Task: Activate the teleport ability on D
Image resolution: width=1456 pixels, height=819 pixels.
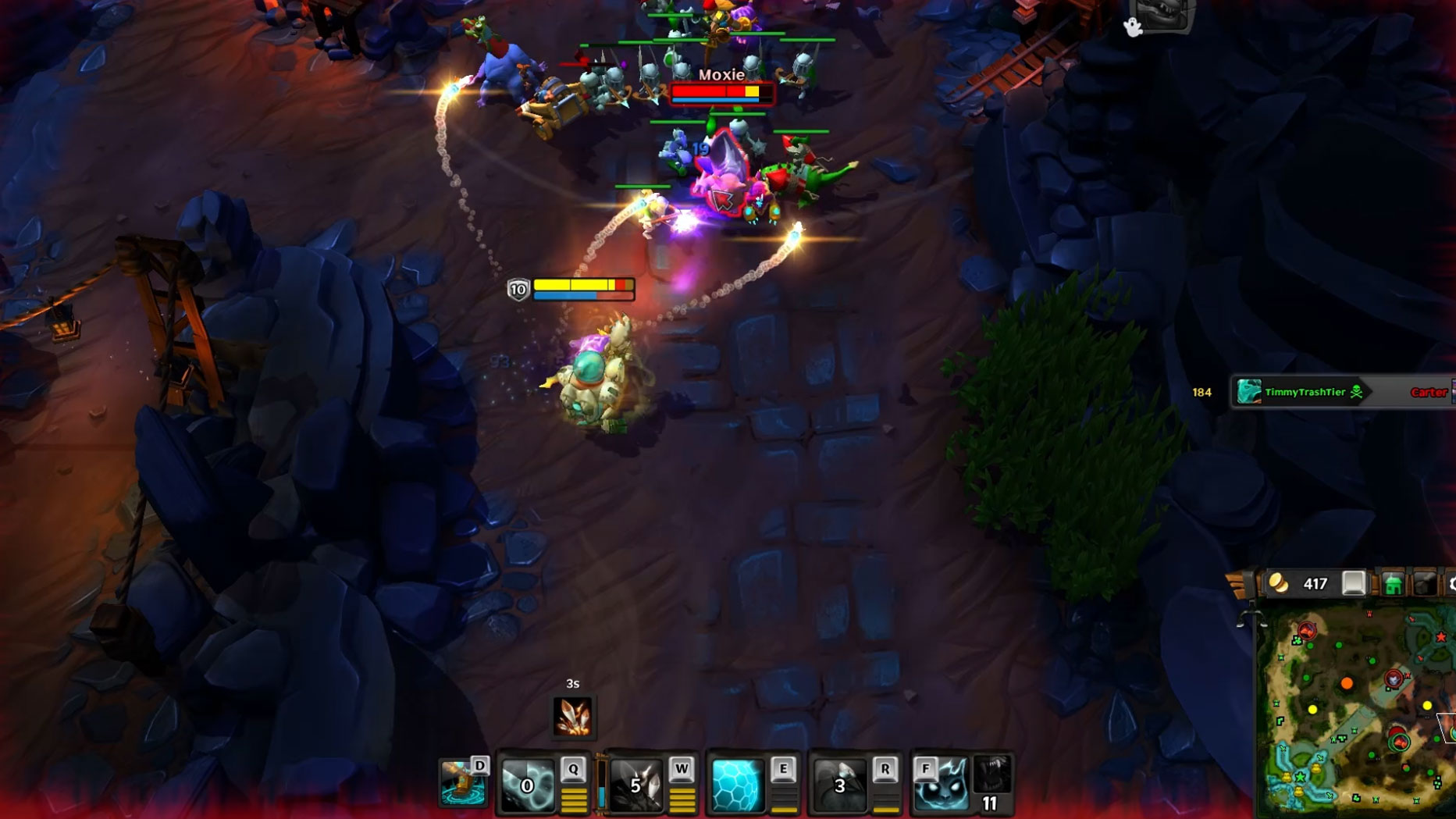Action: [461, 784]
